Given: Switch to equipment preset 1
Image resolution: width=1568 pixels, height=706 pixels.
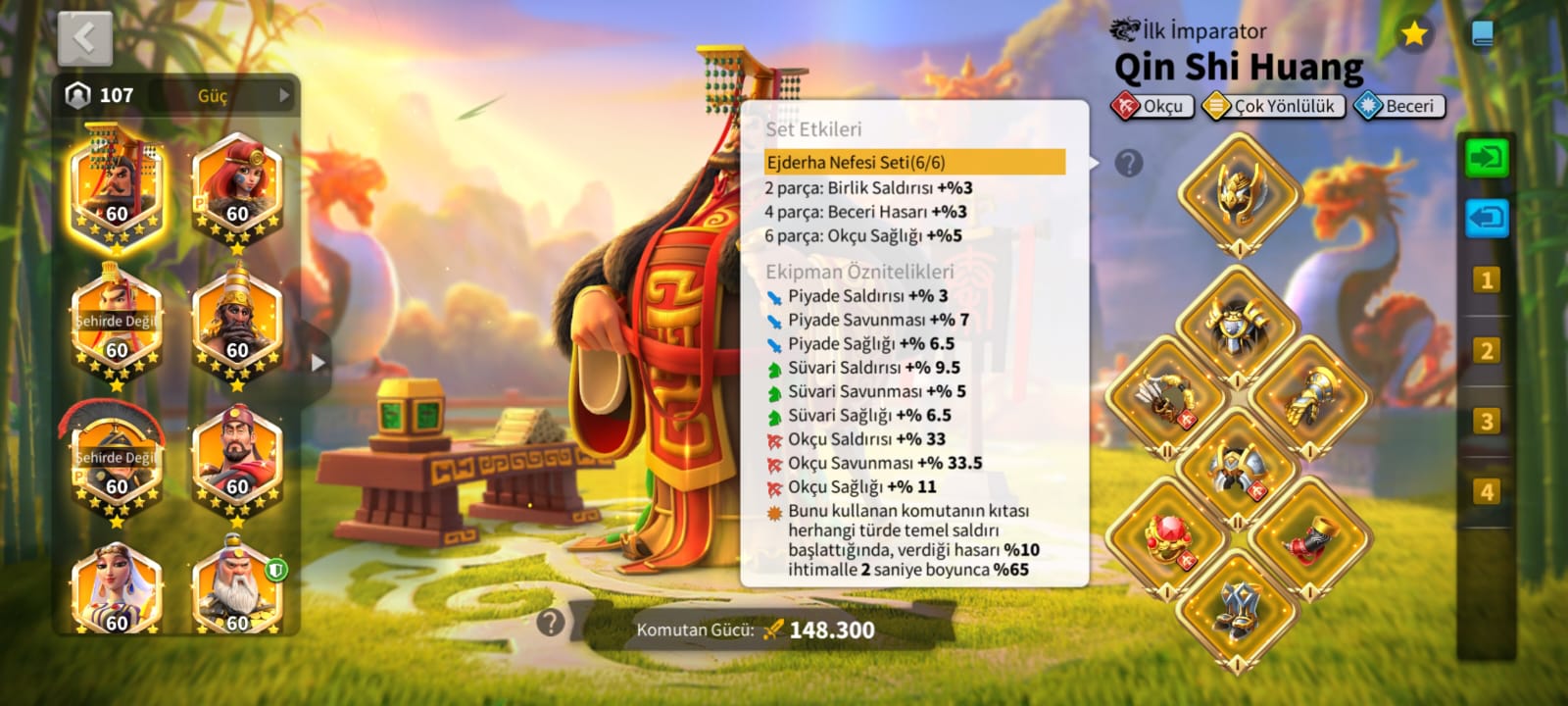Looking at the screenshot, I should [1487, 280].
